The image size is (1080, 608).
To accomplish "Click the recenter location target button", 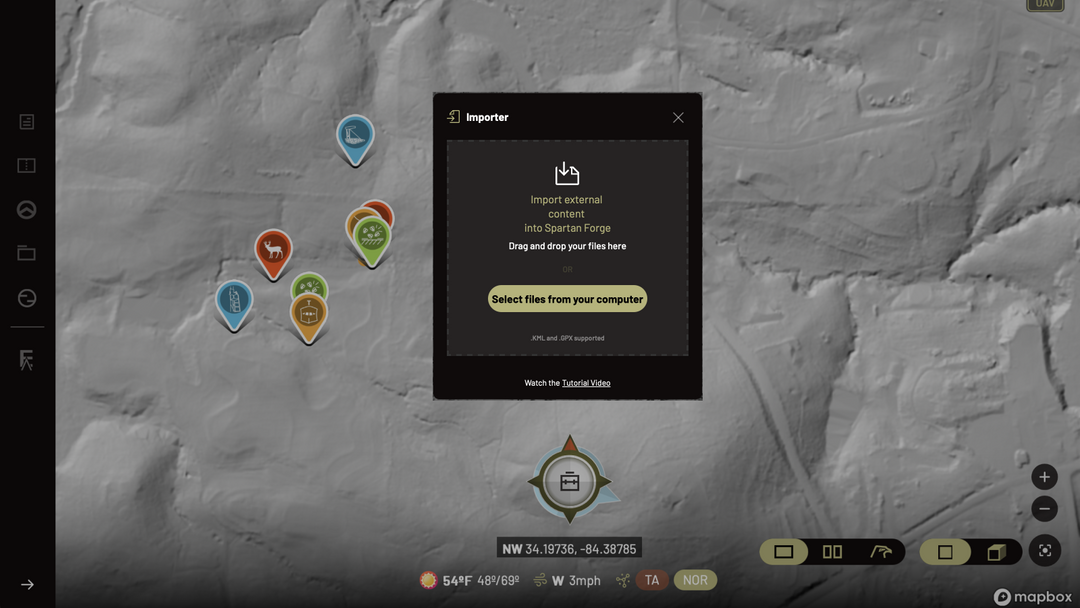I will pos(1045,551).
